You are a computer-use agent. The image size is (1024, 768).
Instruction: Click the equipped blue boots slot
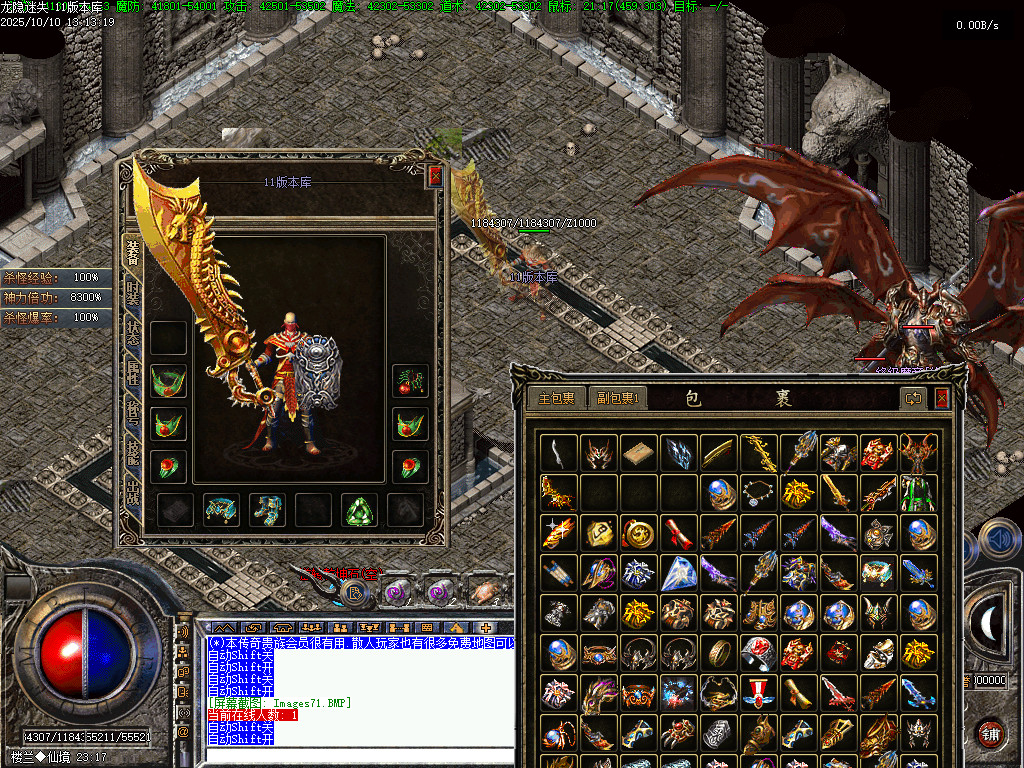(267, 510)
